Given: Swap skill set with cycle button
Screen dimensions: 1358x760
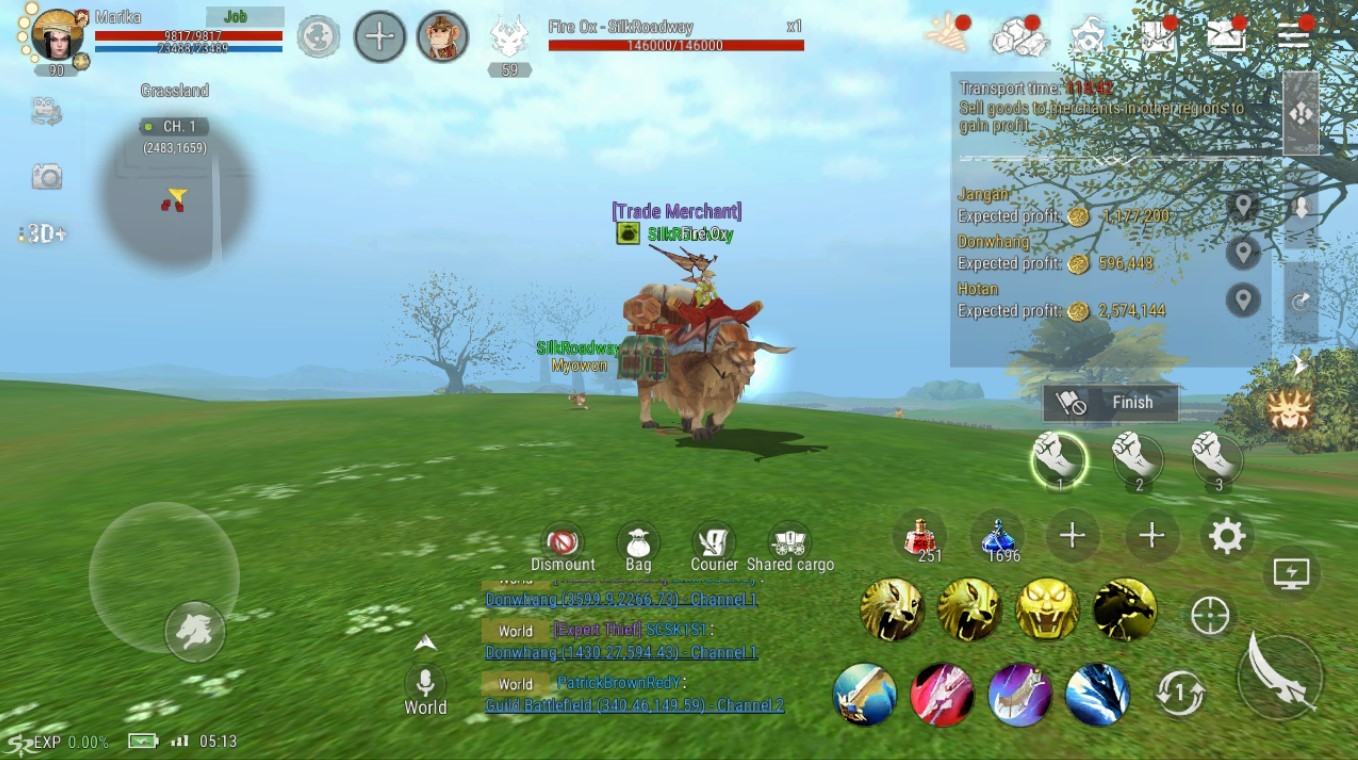Looking at the screenshot, I should (x=1180, y=692).
